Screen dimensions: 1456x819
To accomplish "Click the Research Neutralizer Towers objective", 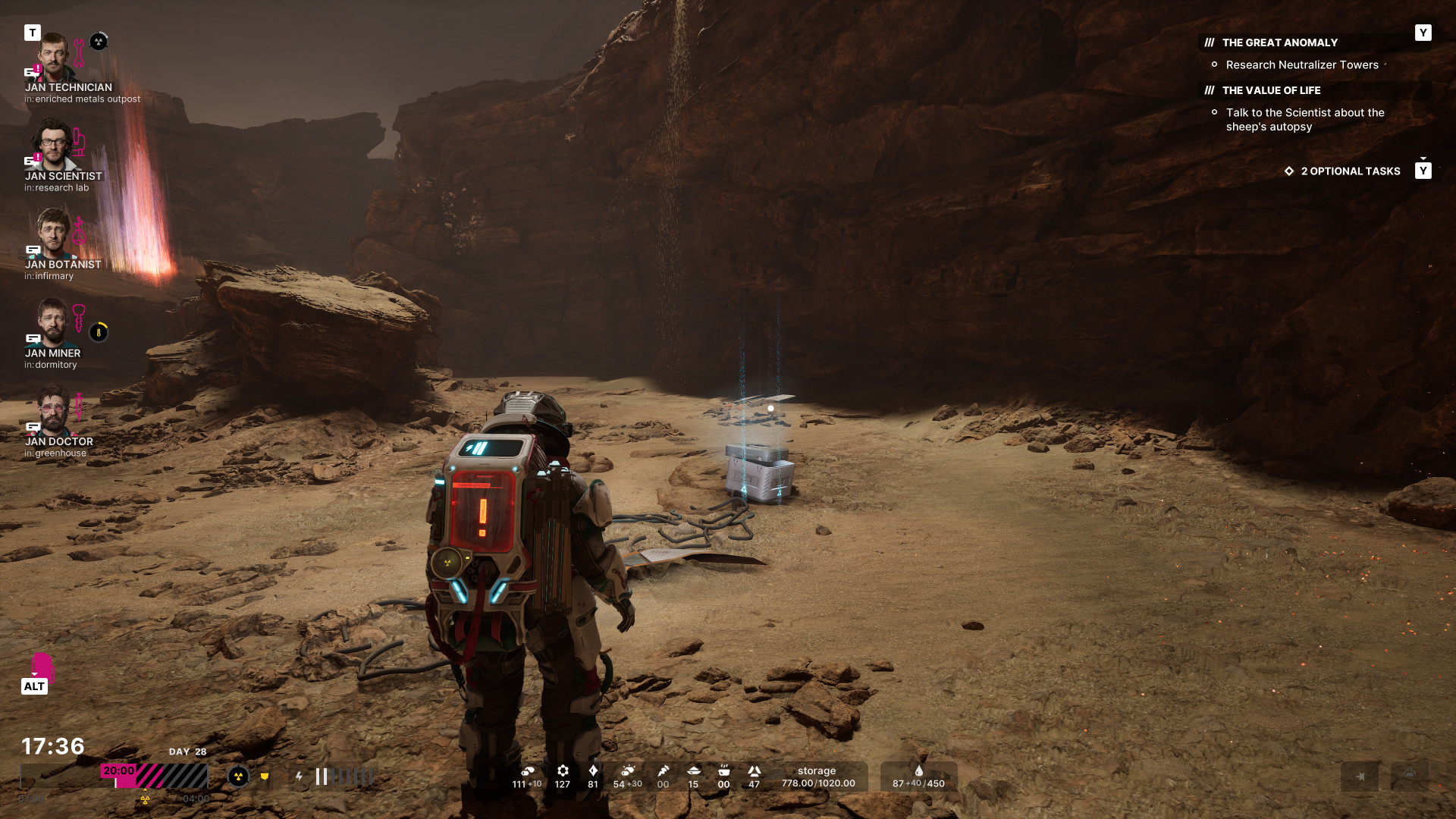I will coord(1302,65).
